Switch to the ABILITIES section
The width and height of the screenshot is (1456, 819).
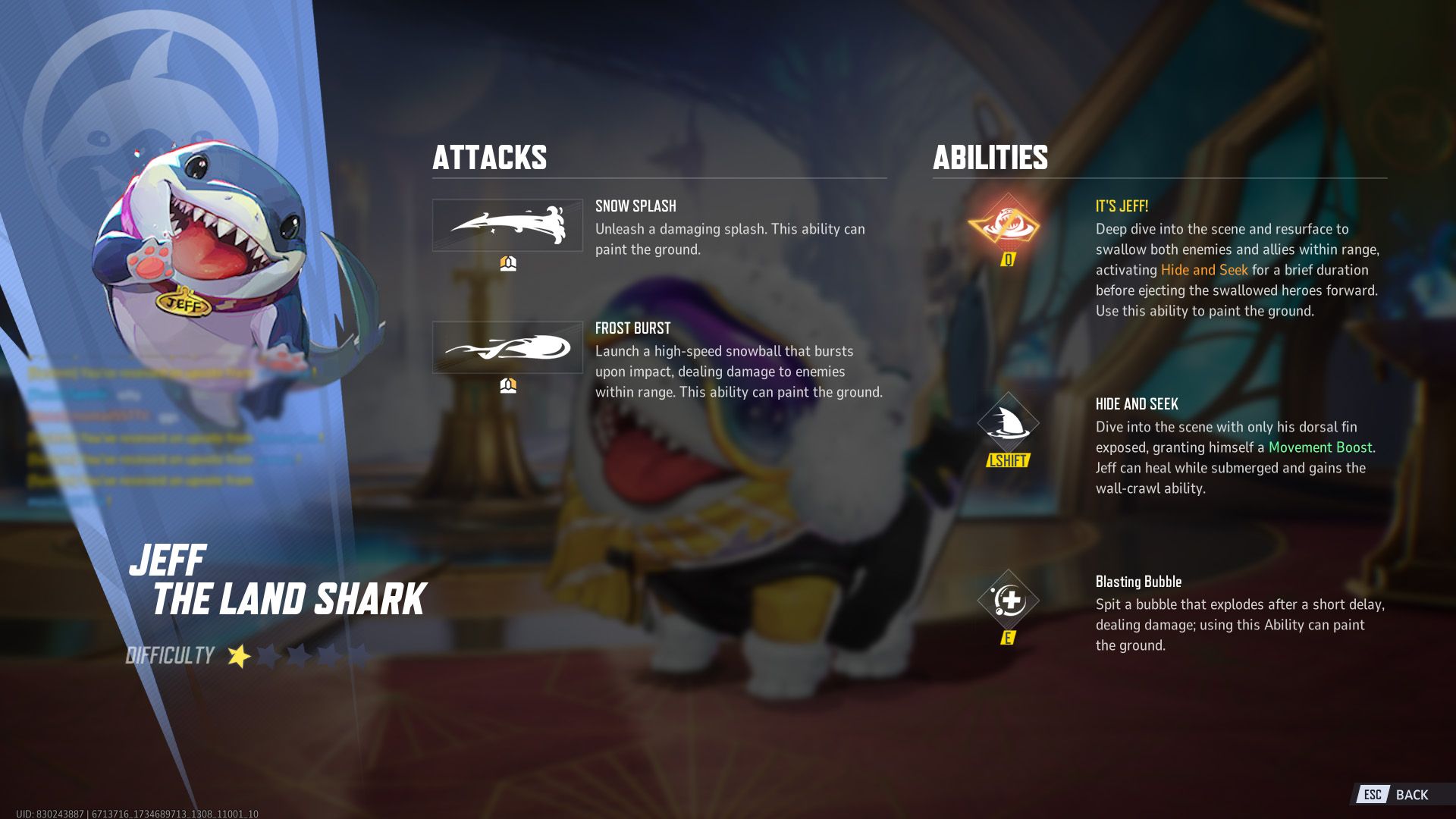(990, 158)
